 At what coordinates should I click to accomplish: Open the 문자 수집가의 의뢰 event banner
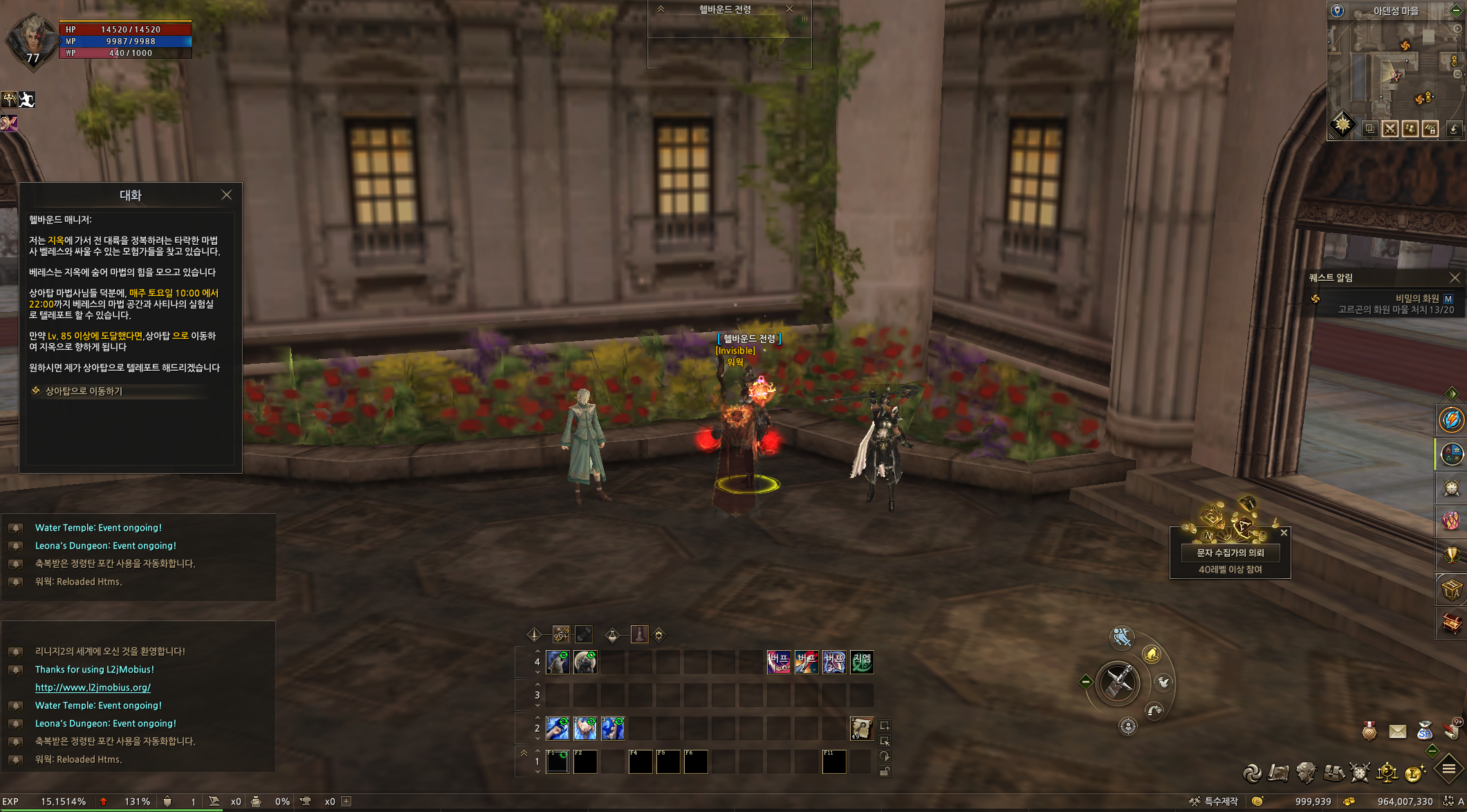[1230, 553]
